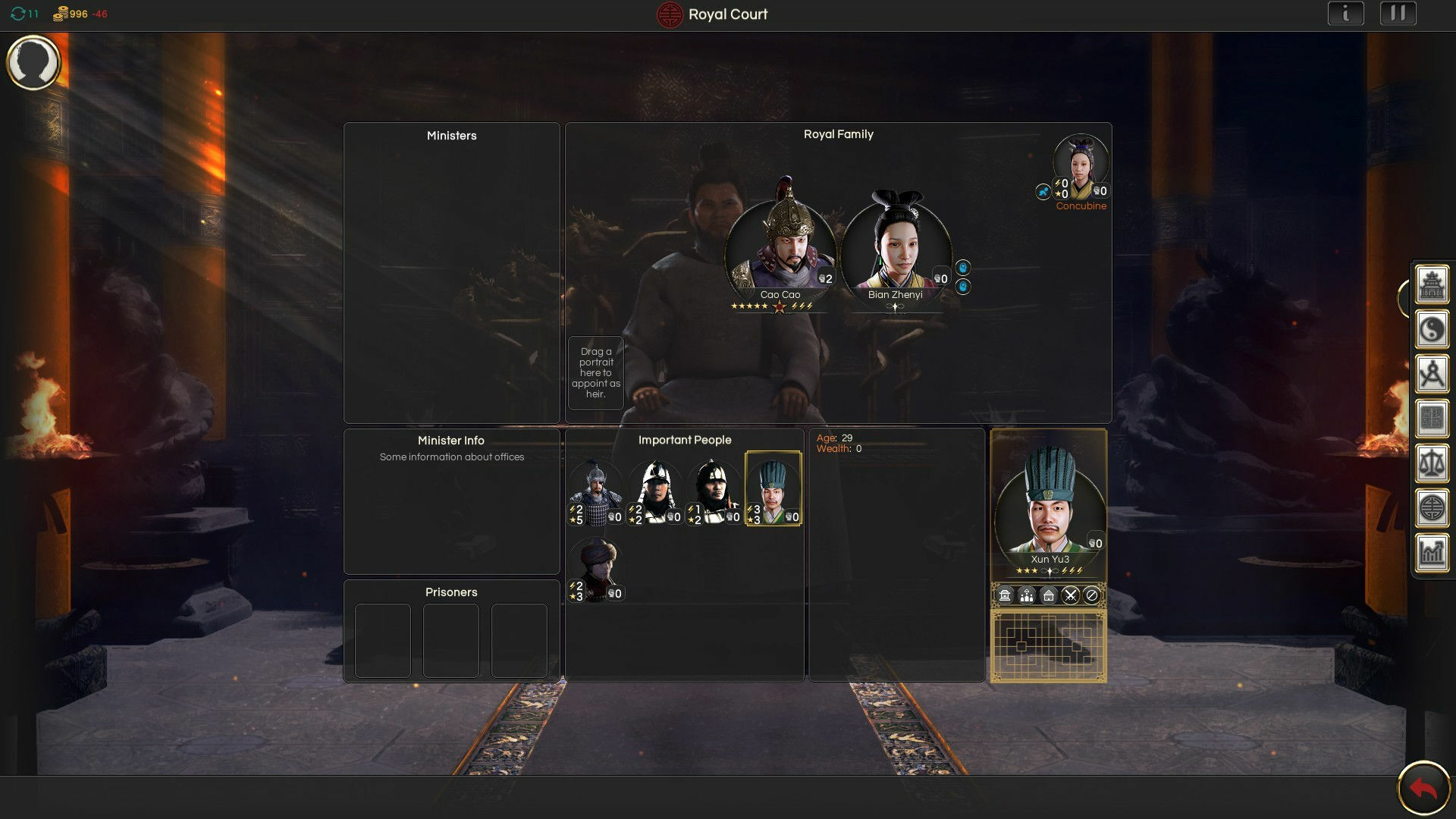Select the Concubine portrait top right
Screen dimensions: 1456x819
tap(1081, 162)
